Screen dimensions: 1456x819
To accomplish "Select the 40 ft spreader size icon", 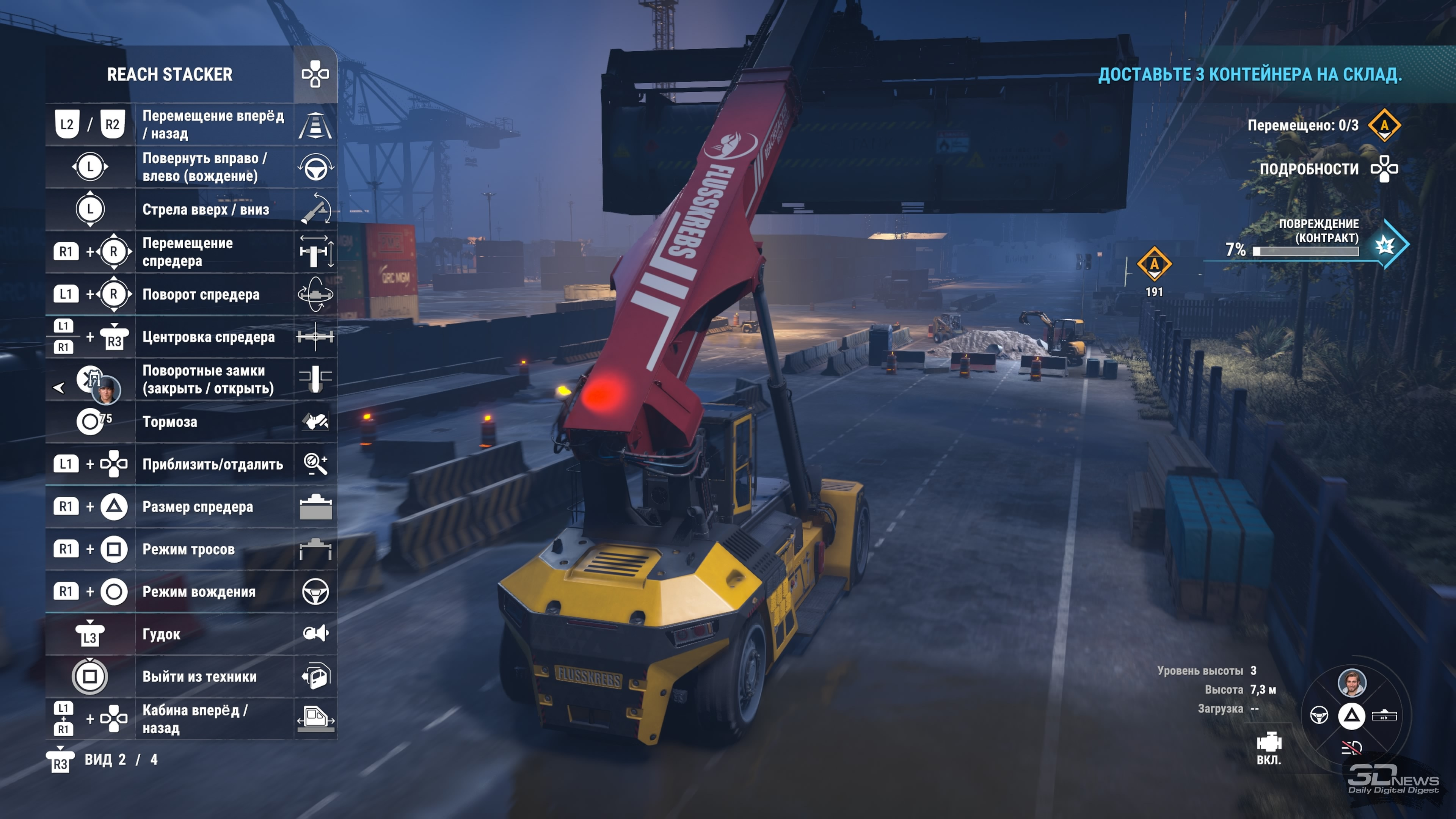I will click(1384, 715).
